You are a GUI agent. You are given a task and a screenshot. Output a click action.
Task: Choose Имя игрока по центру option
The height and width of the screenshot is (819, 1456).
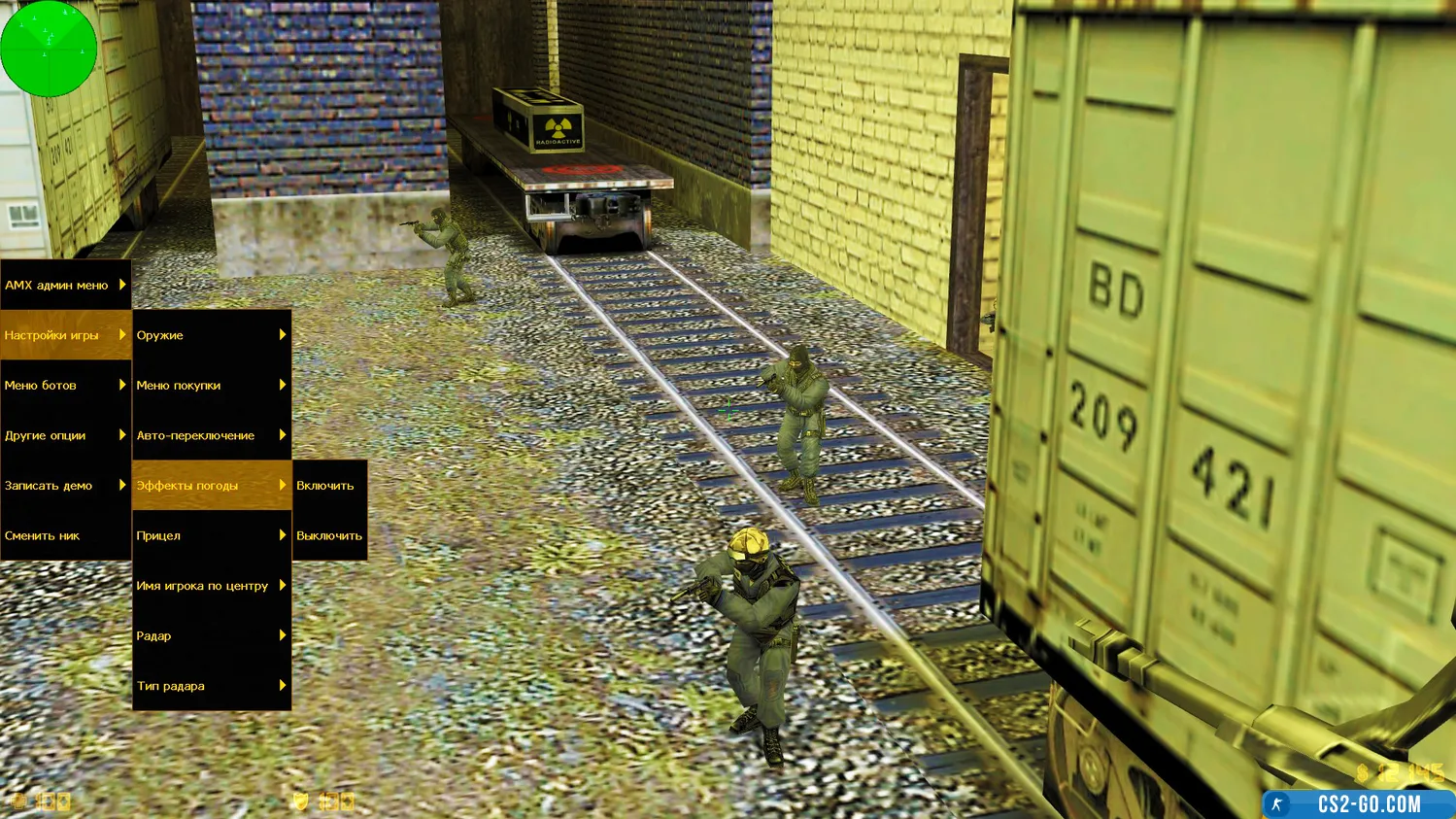tap(211, 586)
